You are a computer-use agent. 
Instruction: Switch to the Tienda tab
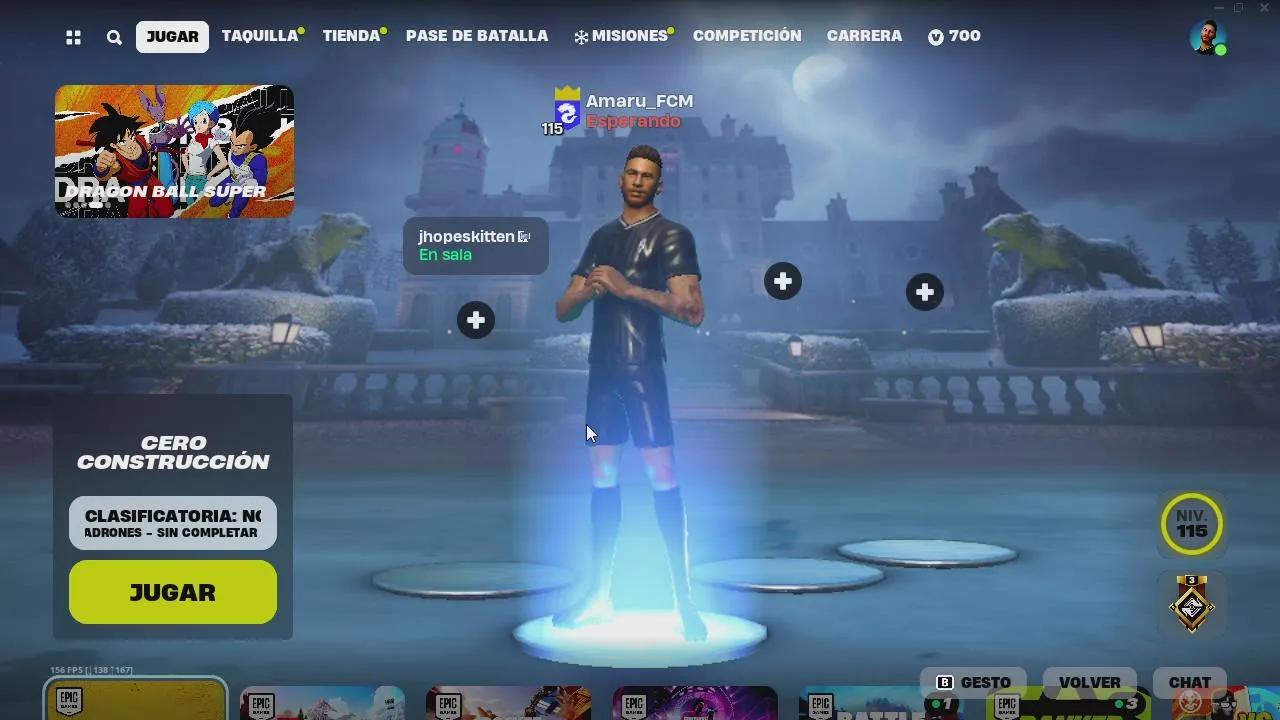(x=348, y=35)
